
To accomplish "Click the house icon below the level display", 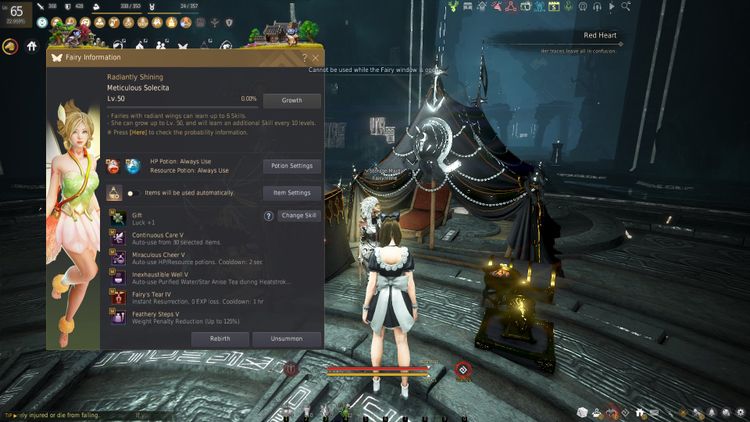I will (x=32, y=45).
